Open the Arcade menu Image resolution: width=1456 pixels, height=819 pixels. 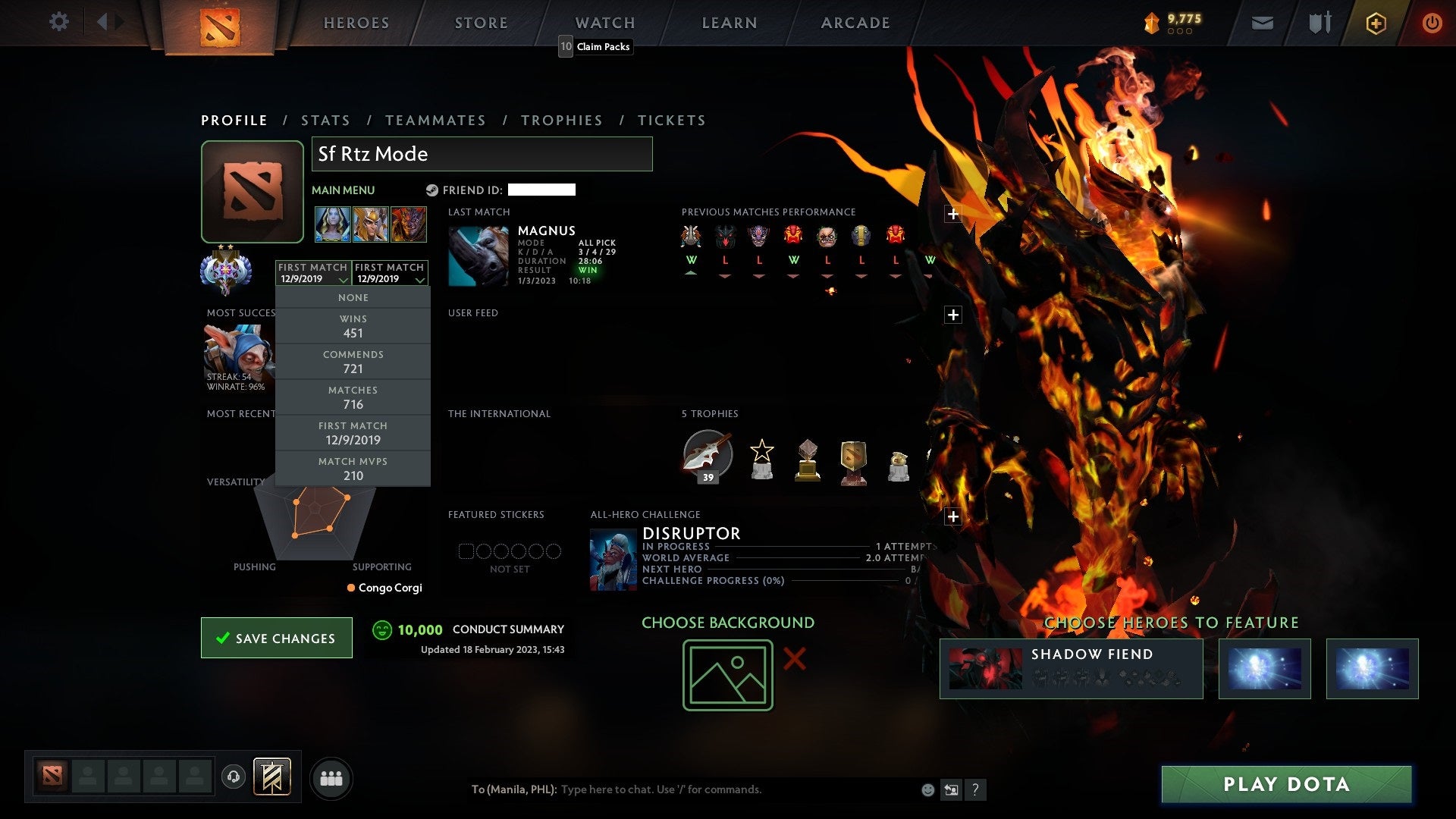pos(855,24)
